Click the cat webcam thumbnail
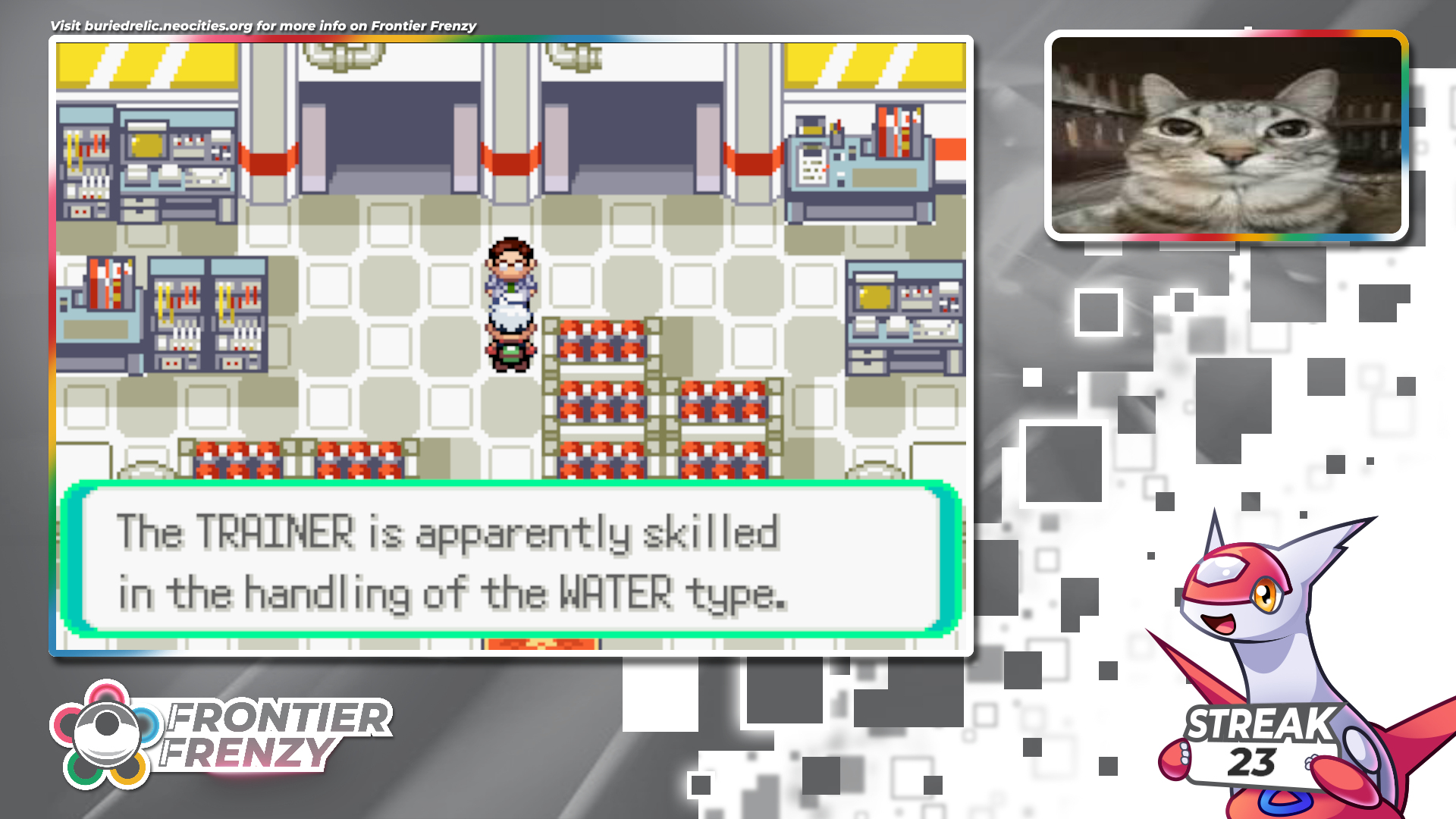The height and width of the screenshot is (819, 1456). (1225, 136)
